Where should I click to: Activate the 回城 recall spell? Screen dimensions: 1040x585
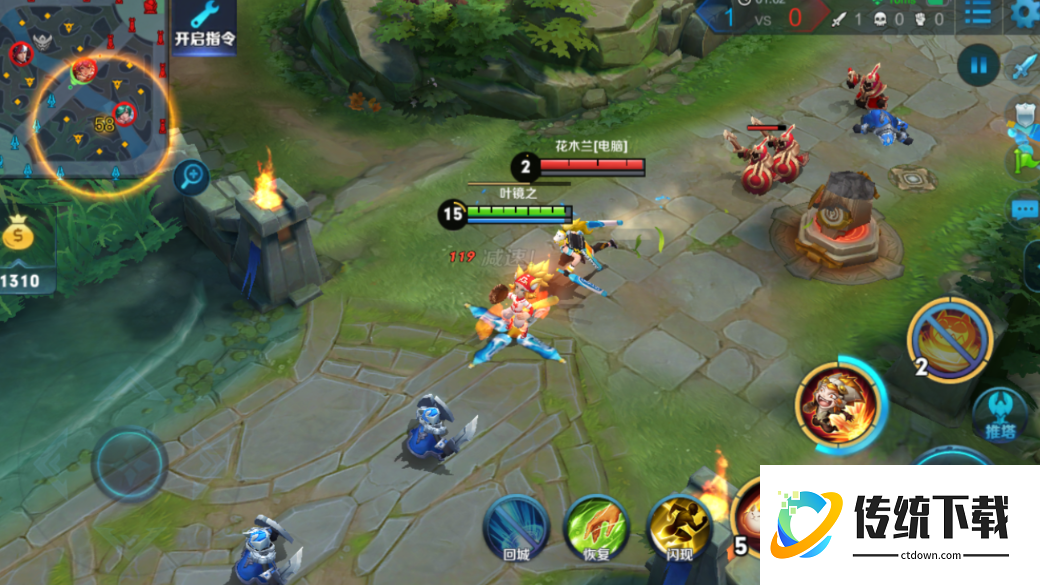coord(516,528)
